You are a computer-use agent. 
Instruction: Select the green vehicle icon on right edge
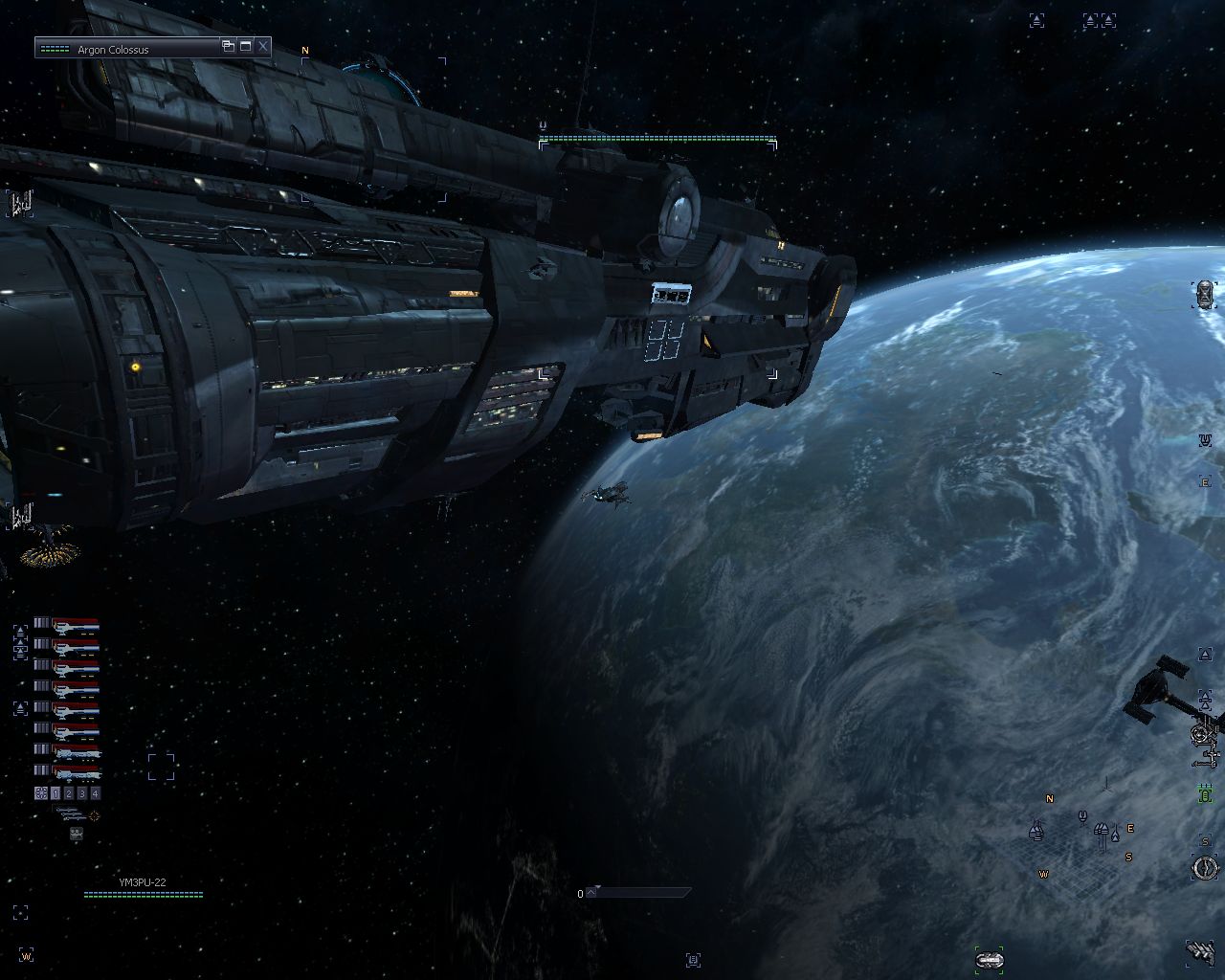[x=1206, y=794]
